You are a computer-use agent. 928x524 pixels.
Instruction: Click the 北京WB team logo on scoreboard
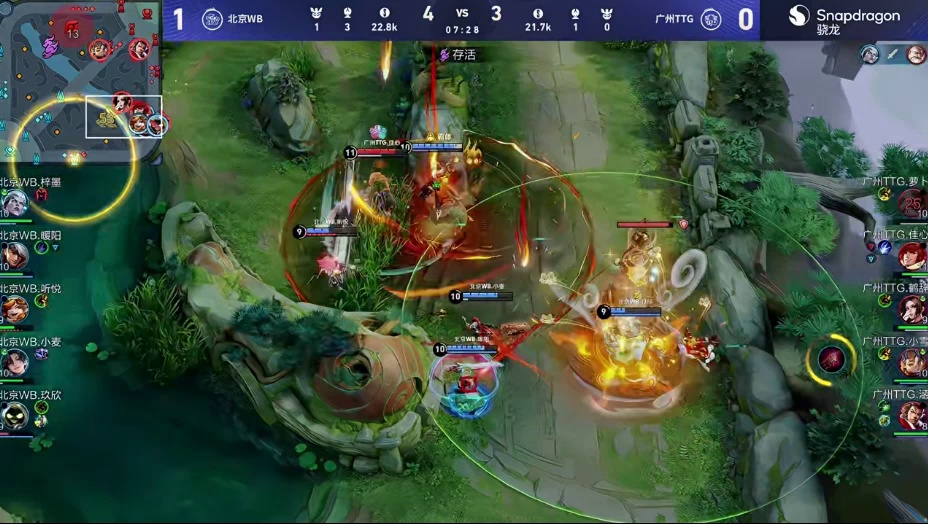(x=212, y=19)
